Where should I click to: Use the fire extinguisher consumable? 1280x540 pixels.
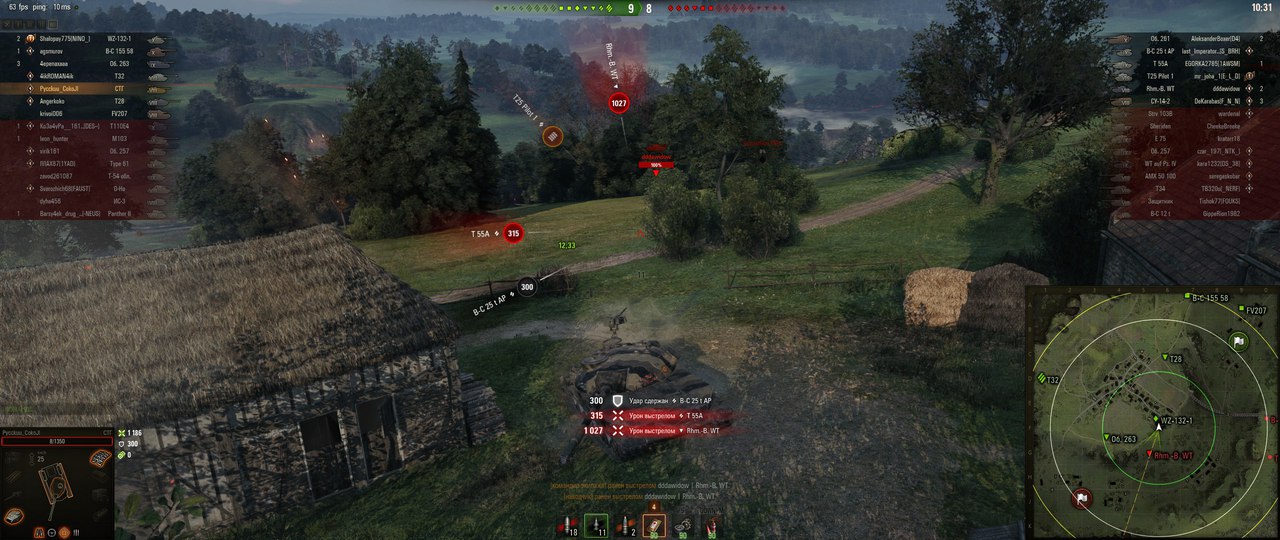coord(711,525)
